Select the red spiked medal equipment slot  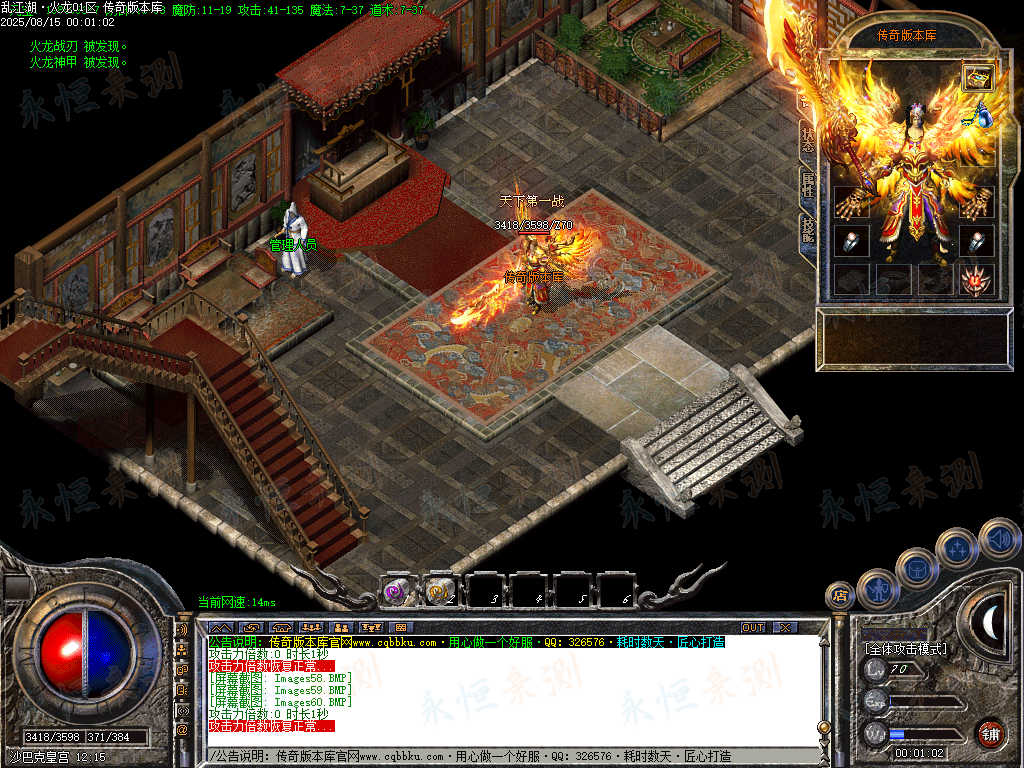coord(976,280)
